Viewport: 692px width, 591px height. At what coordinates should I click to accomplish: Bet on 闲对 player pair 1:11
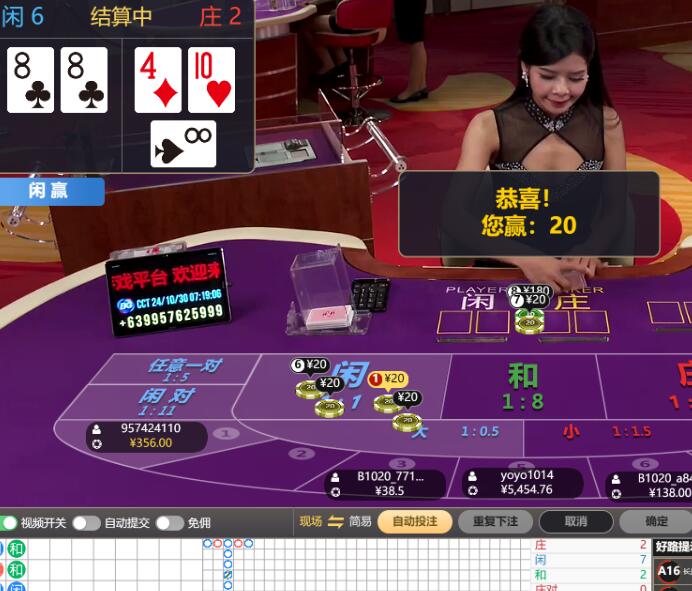click(165, 399)
